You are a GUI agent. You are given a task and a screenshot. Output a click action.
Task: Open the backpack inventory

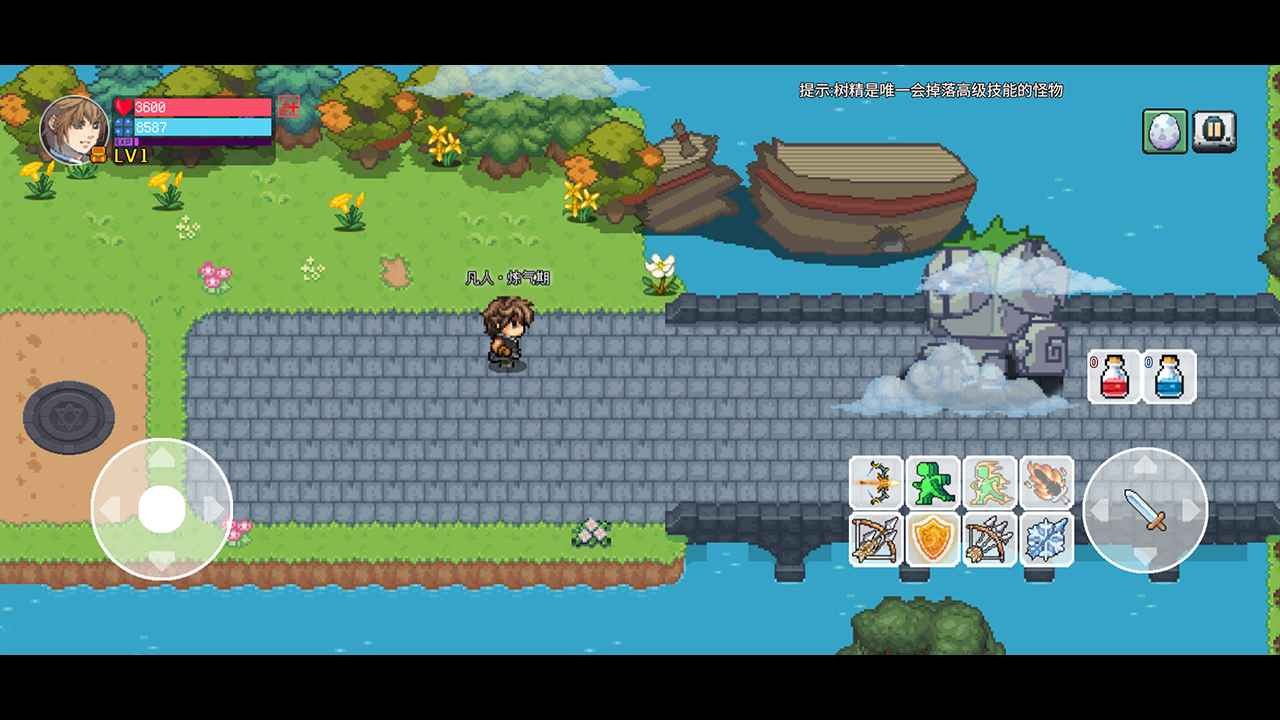1213,131
